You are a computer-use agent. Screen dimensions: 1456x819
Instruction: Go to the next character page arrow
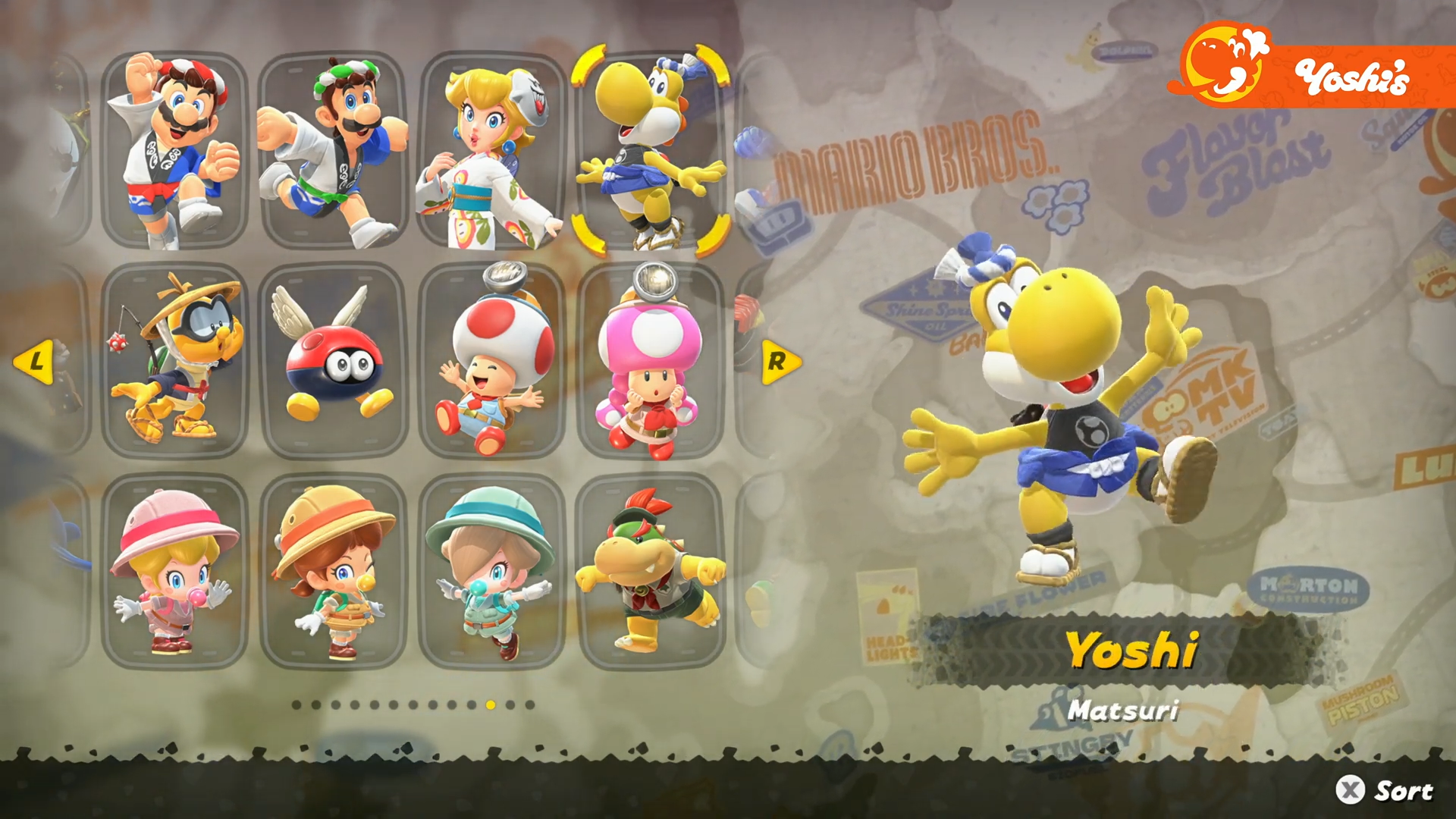coord(780,362)
